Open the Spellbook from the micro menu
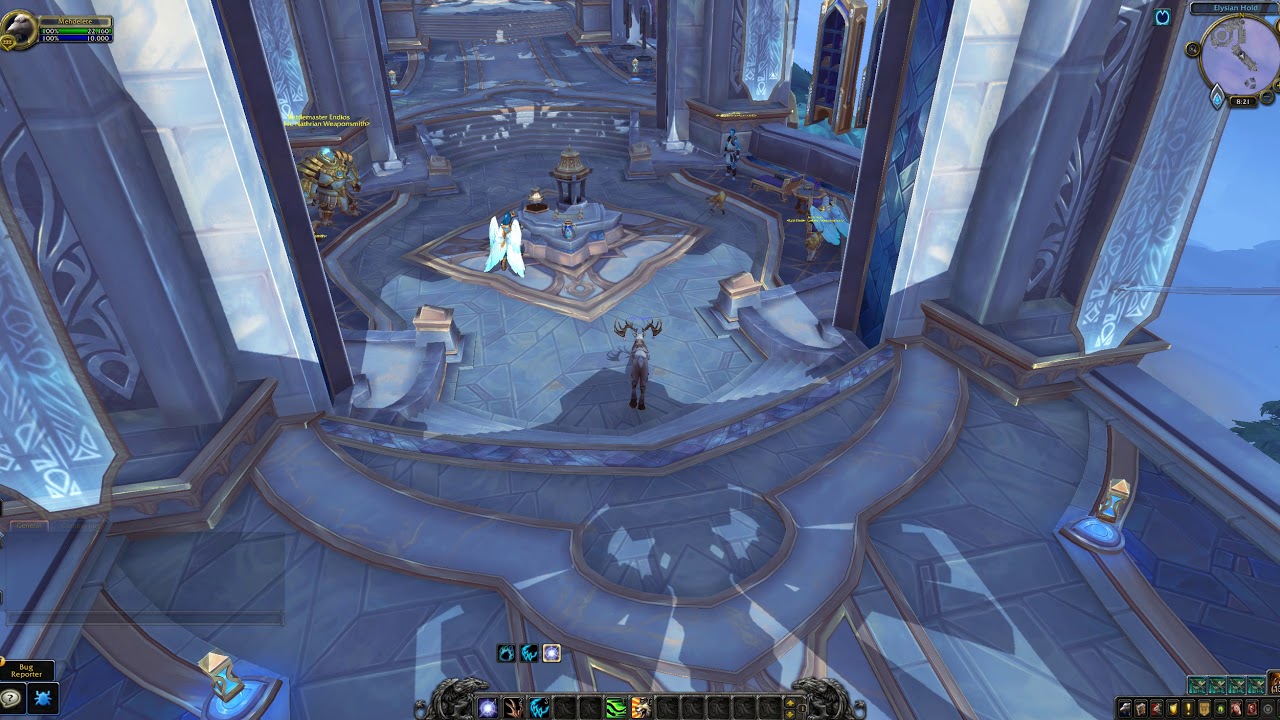Viewport: 1280px width, 720px height. click(1141, 707)
